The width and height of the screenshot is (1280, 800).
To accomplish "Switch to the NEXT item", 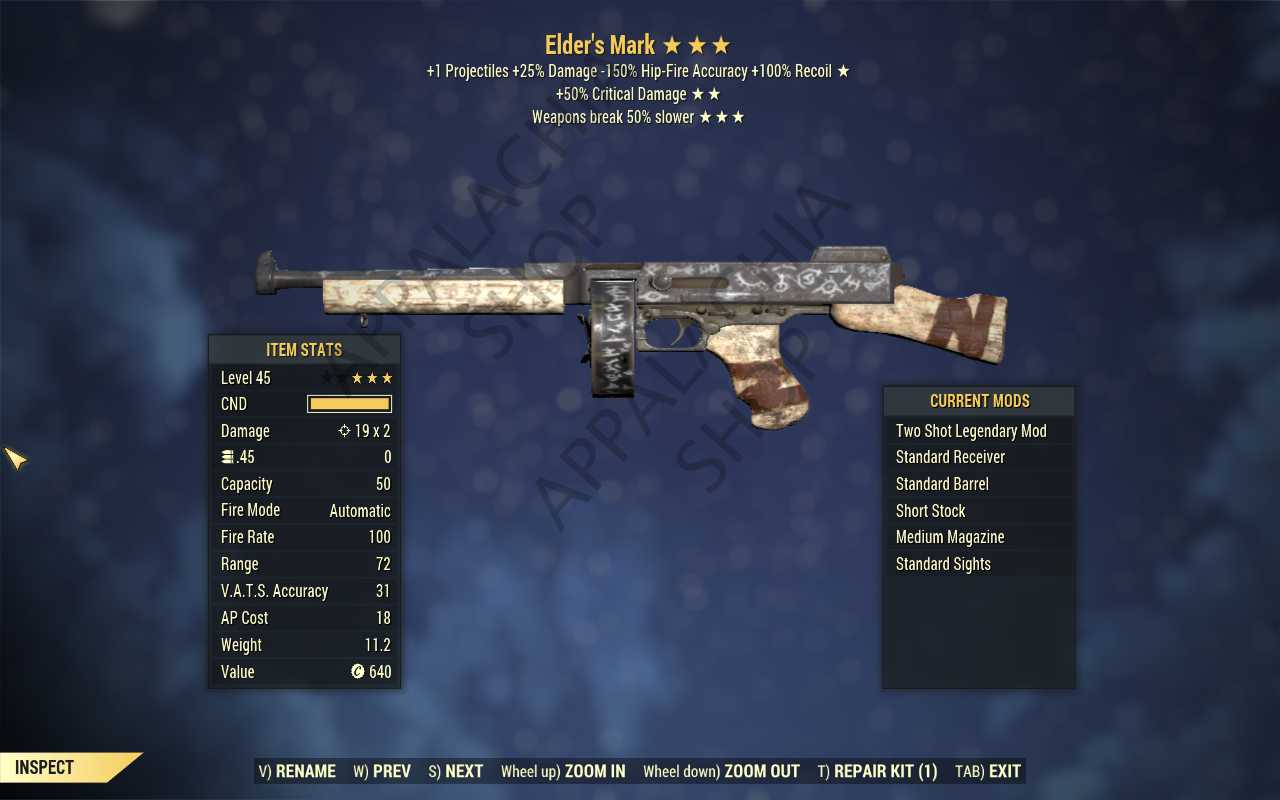I will 456,771.
